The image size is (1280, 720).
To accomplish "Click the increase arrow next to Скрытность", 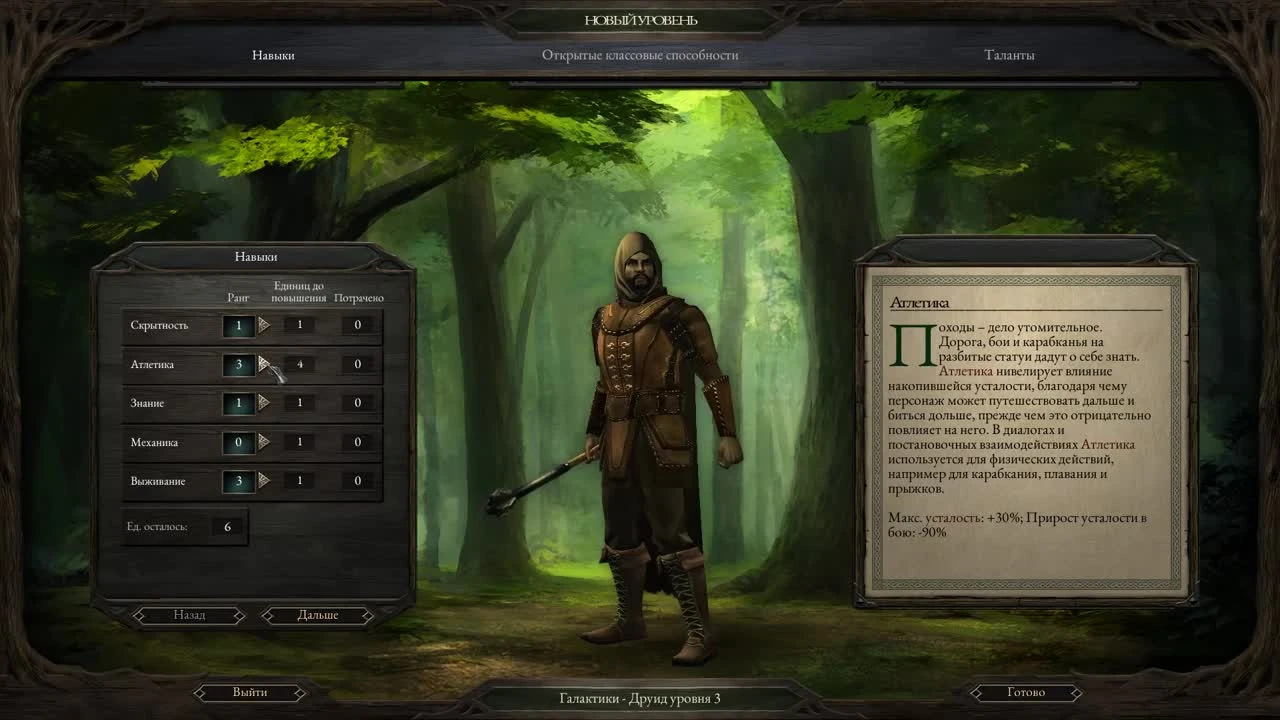I will [262, 325].
